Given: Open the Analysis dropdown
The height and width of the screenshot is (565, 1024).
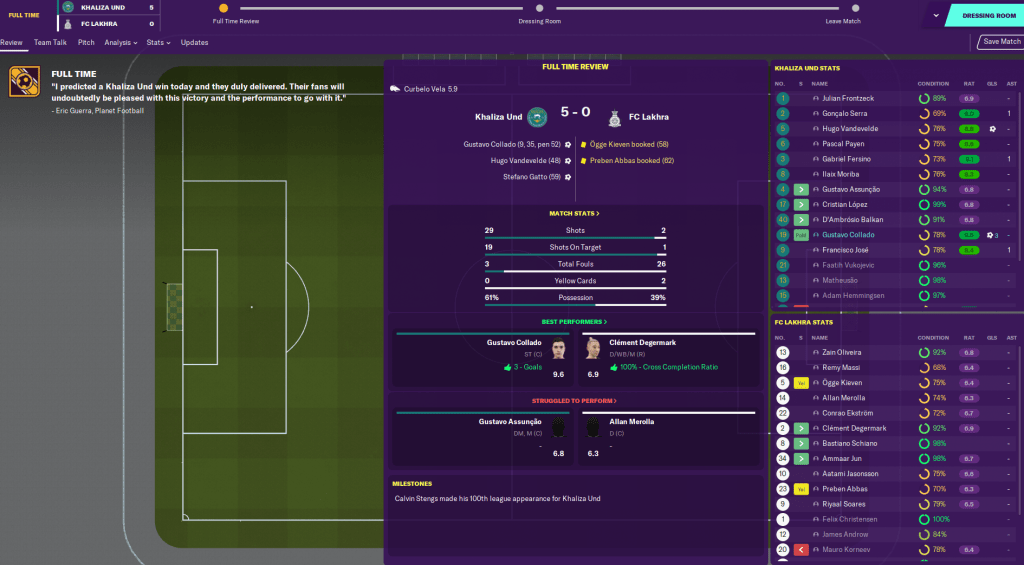Looking at the screenshot, I should pyautogui.click(x=121, y=43).
